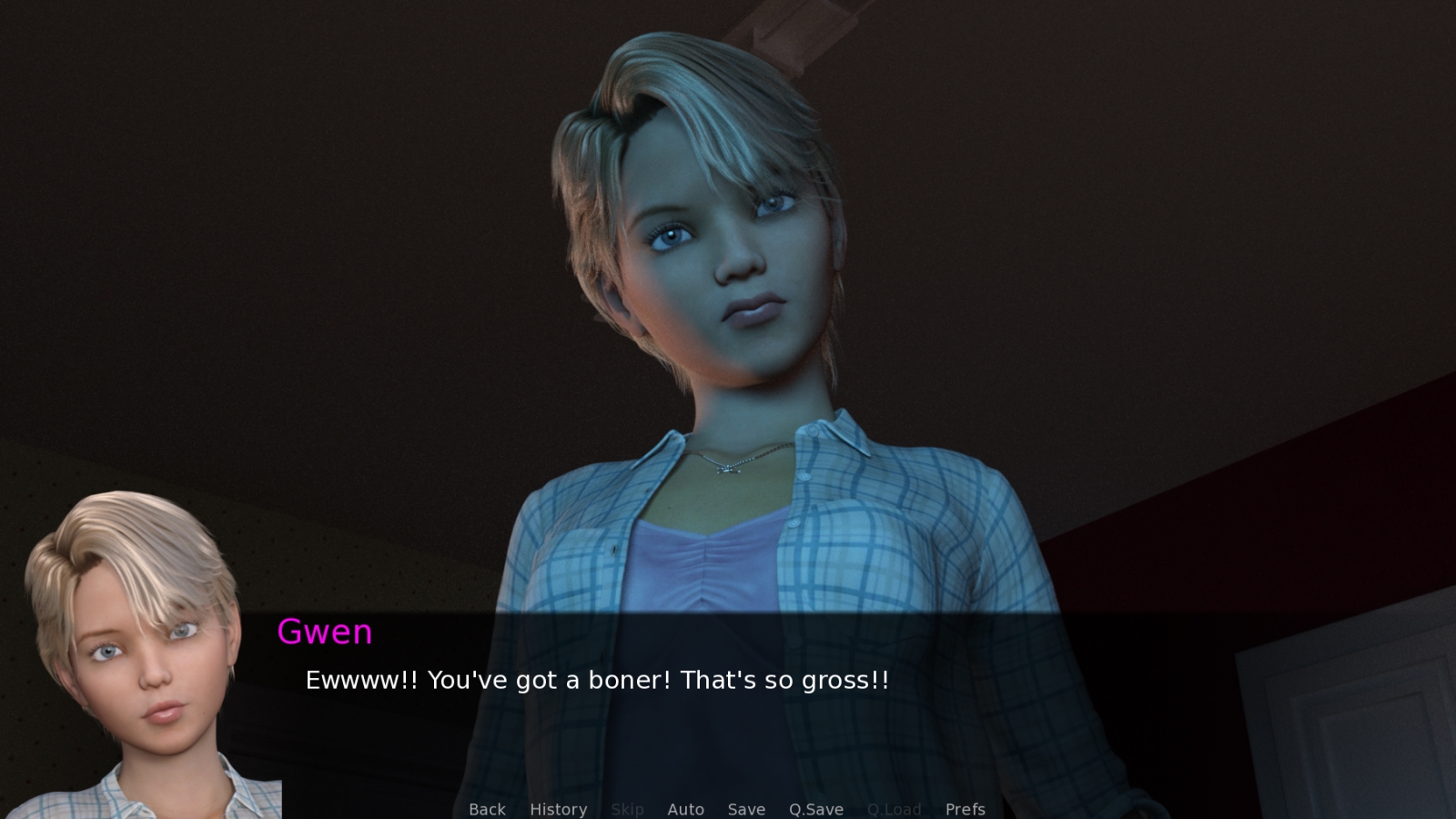Image resolution: width=1456 pixels, height=819 pixels.
Task: Click Auto in the quick menu bar
Action: tap(686, 809)
